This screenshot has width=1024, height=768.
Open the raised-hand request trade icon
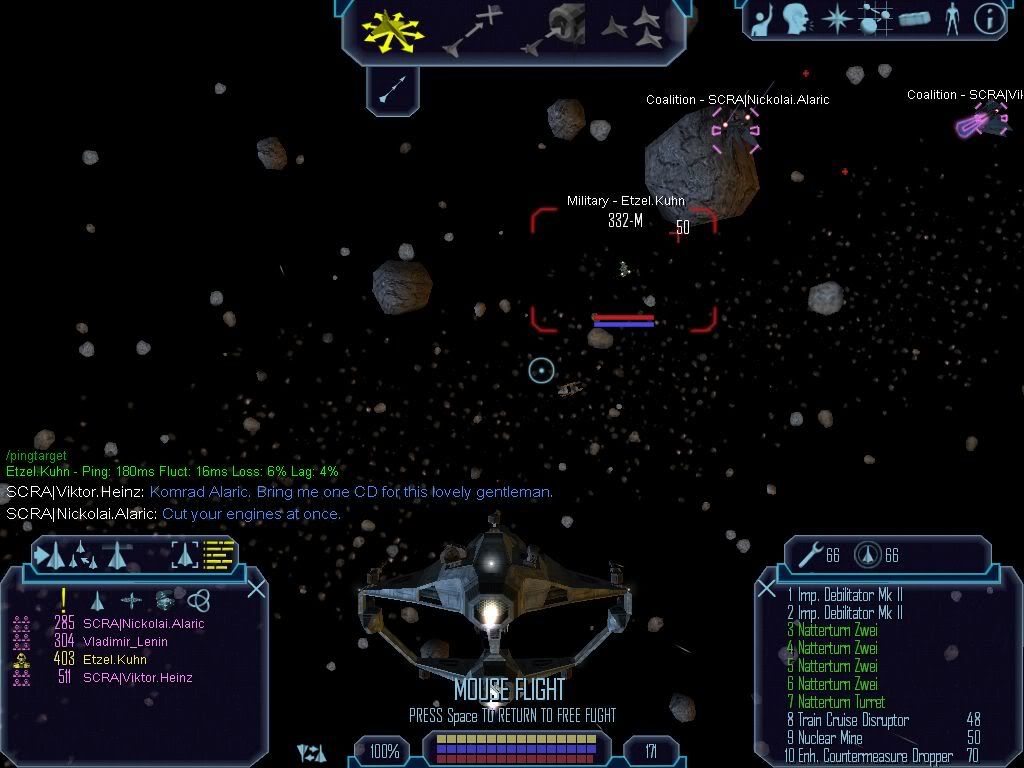click(x=762, y=19)
